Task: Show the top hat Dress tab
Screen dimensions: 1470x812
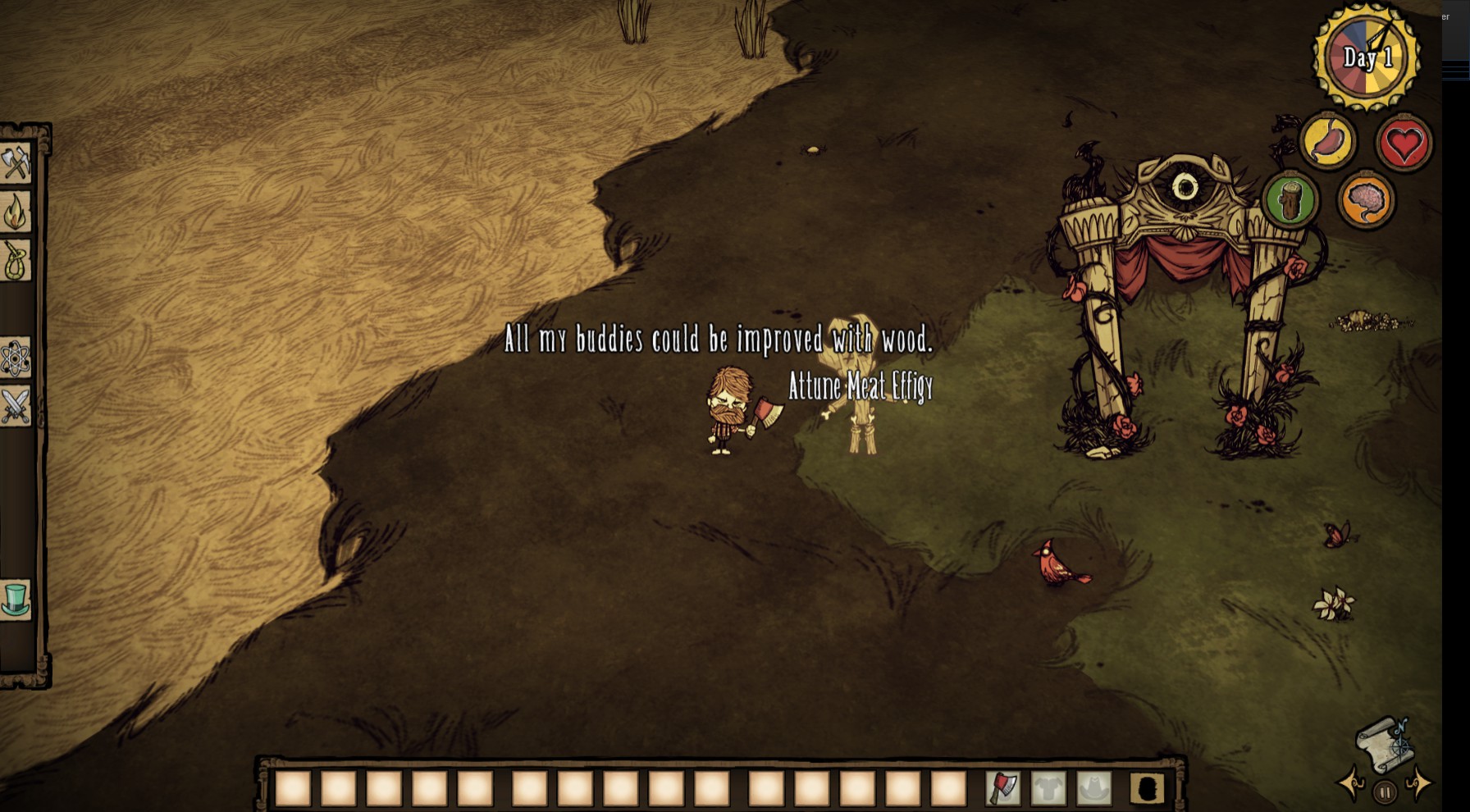Action: (x=16, y=600)
